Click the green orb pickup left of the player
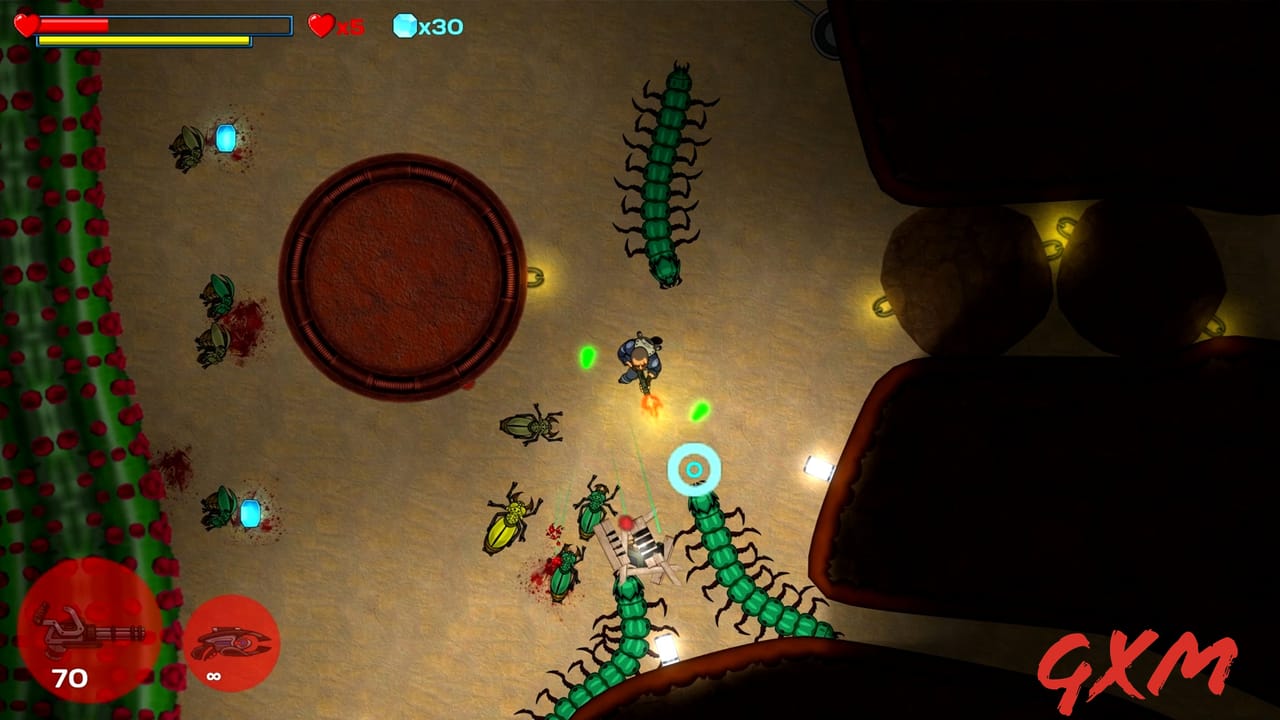Screen dimensions: 1280x720 588,356
